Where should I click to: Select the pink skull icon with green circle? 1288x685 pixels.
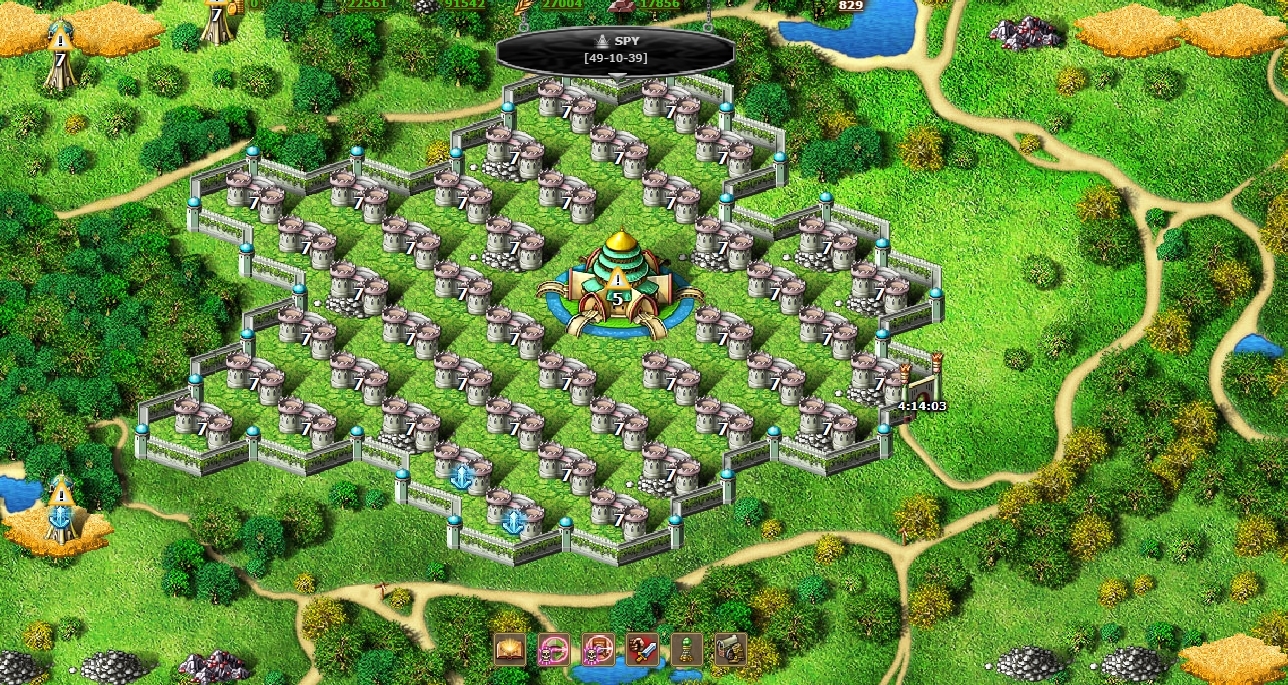click(554, 650)
